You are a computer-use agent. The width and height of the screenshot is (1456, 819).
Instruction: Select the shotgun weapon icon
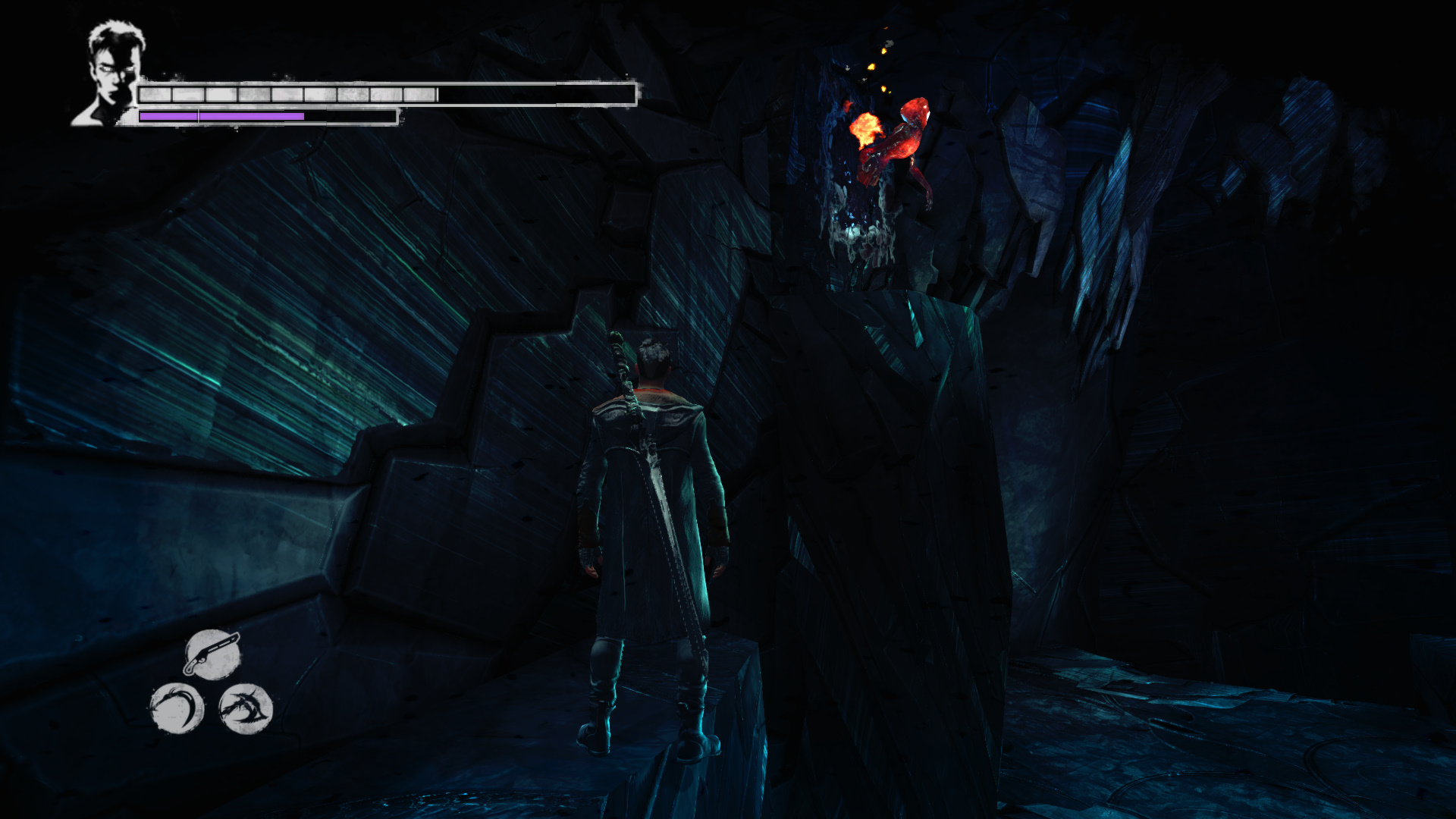coord(212,654)
